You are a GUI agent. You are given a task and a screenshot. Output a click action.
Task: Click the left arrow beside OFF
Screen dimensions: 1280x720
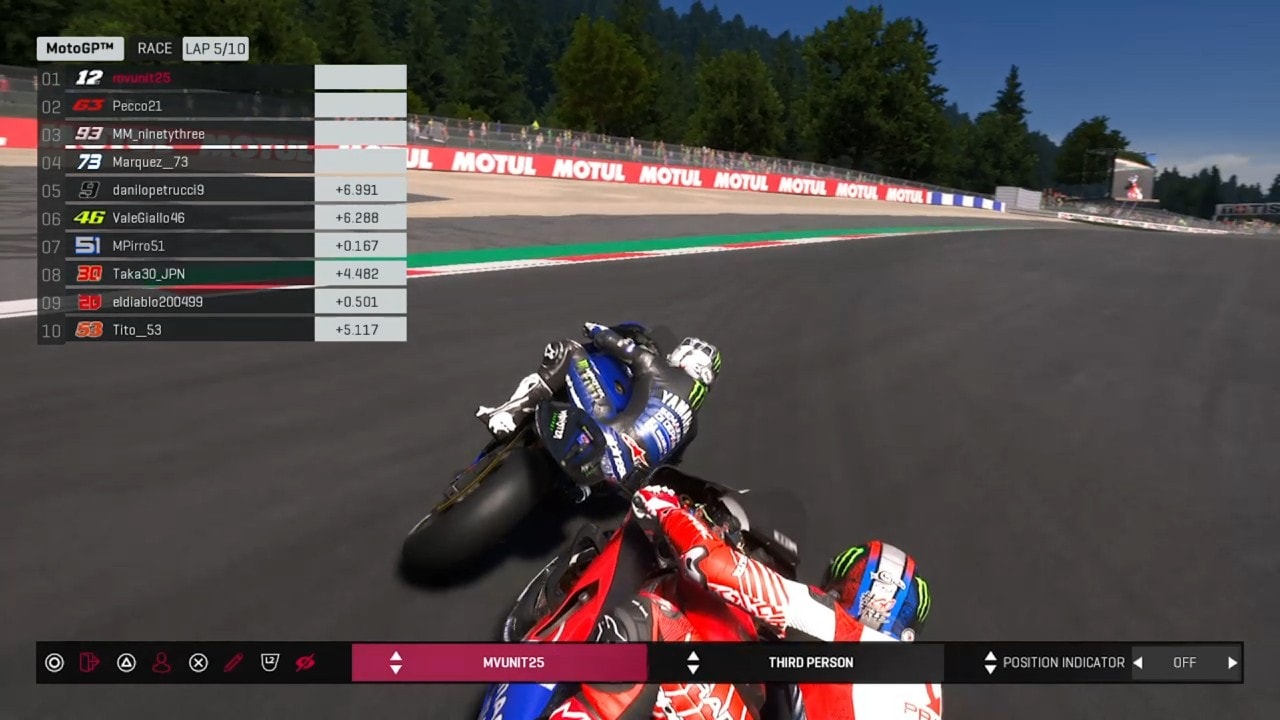(1138, 662)
